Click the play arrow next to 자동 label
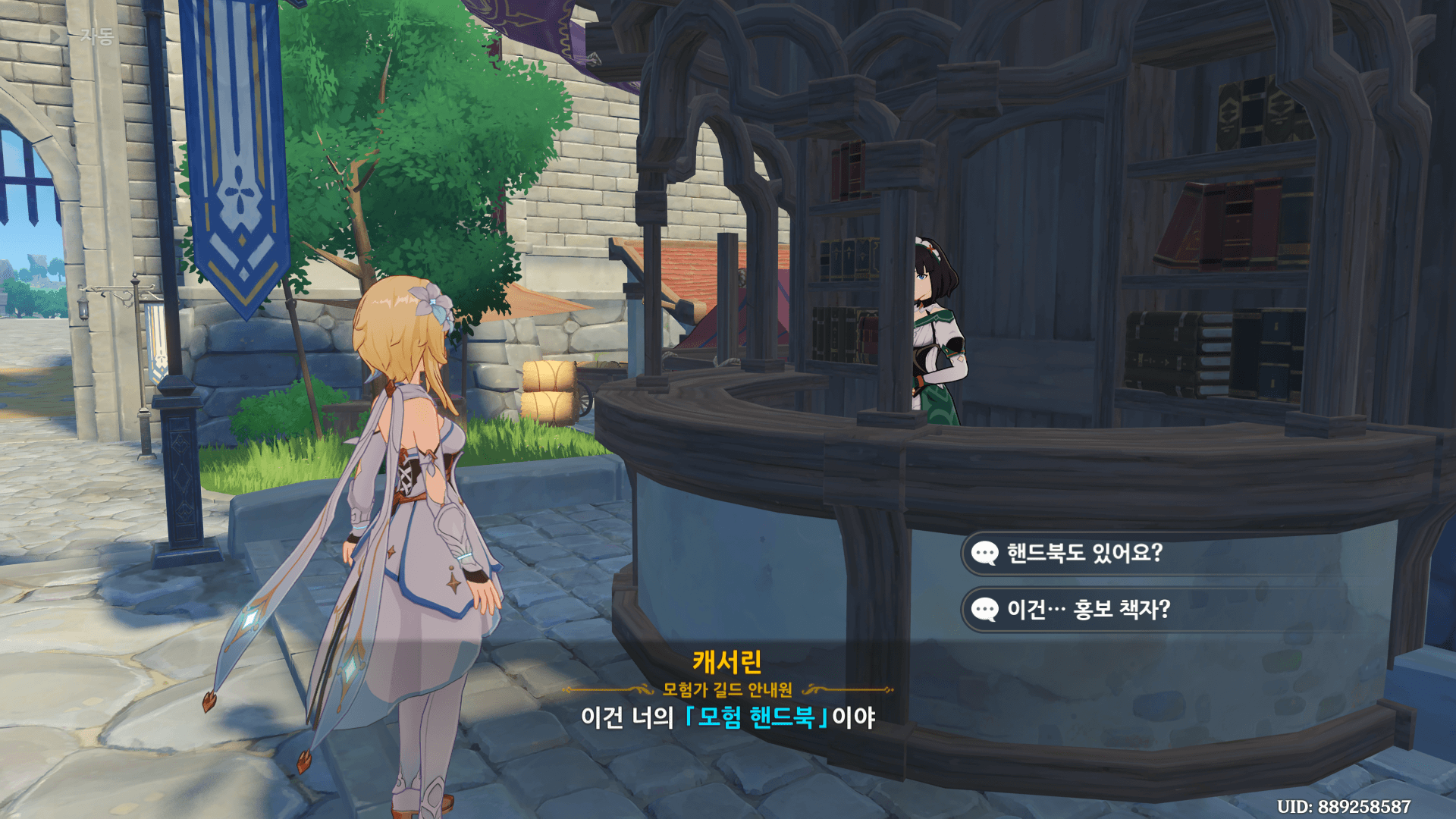This screenshot has width=1456, height=819. pyautogui.click(x=53, y=34)
